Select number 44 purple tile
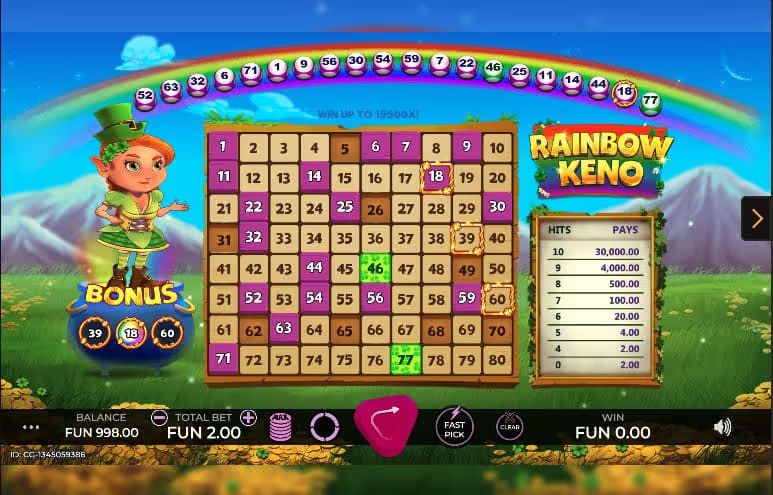 point(314,268)
